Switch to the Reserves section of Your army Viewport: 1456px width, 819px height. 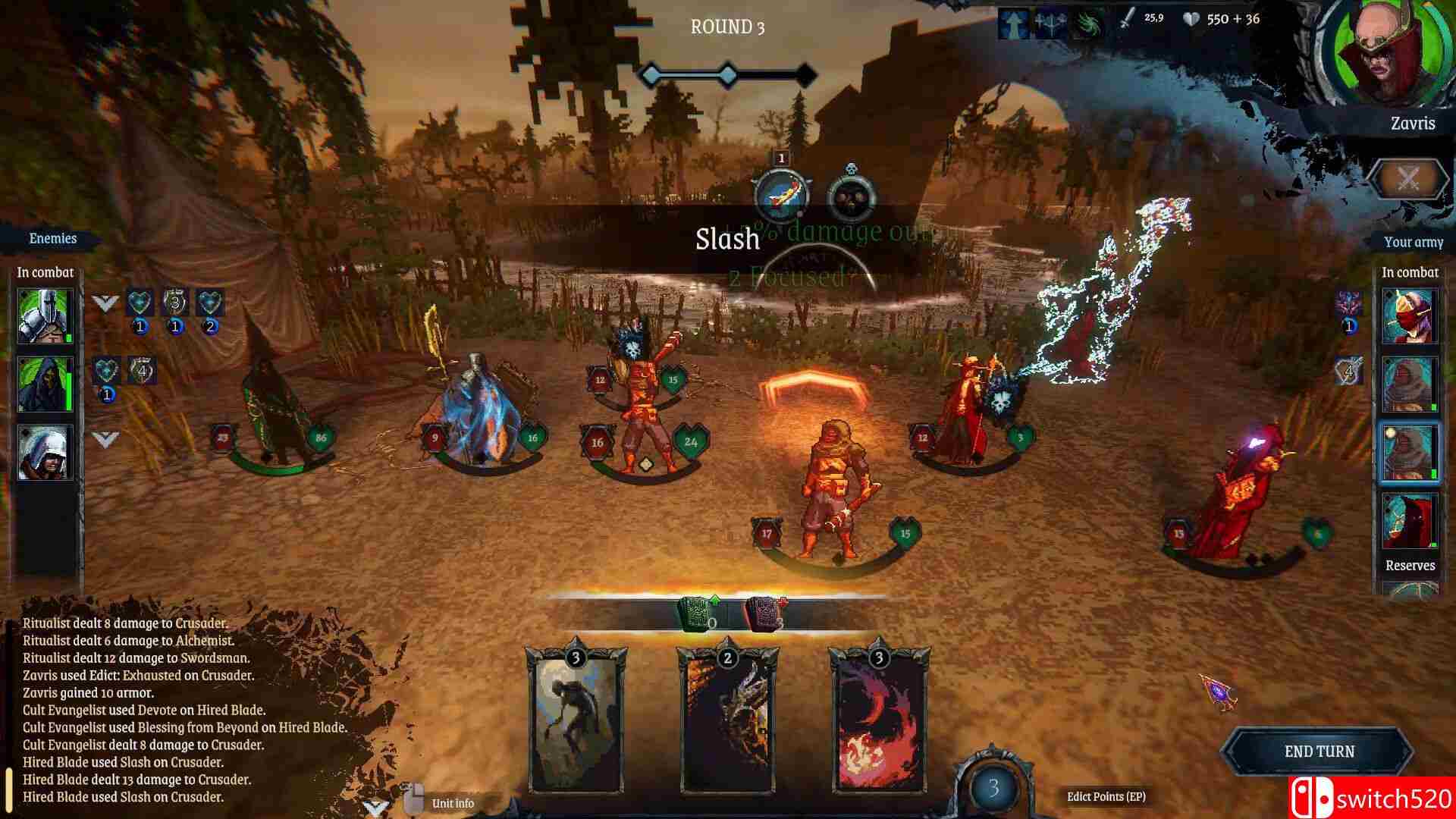click(x=1409, y=565)
